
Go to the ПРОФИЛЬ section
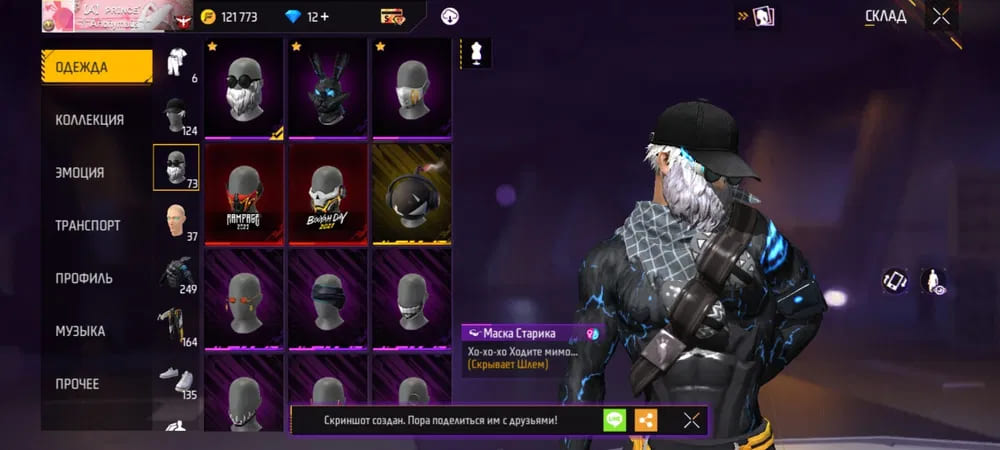tap(84, 278)
